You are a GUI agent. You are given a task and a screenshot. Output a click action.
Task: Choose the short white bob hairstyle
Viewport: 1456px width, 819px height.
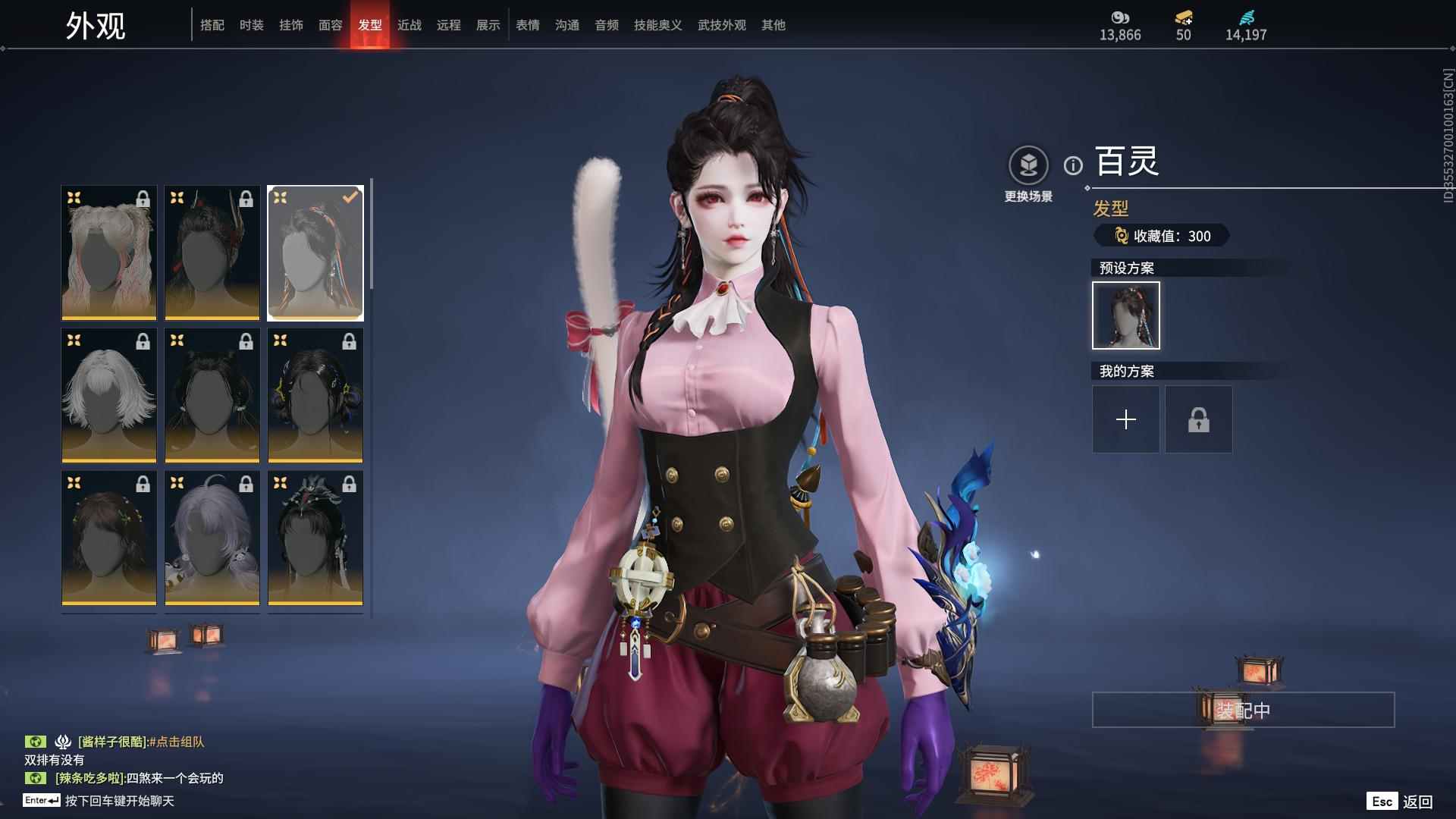click(x=109, y=395)
